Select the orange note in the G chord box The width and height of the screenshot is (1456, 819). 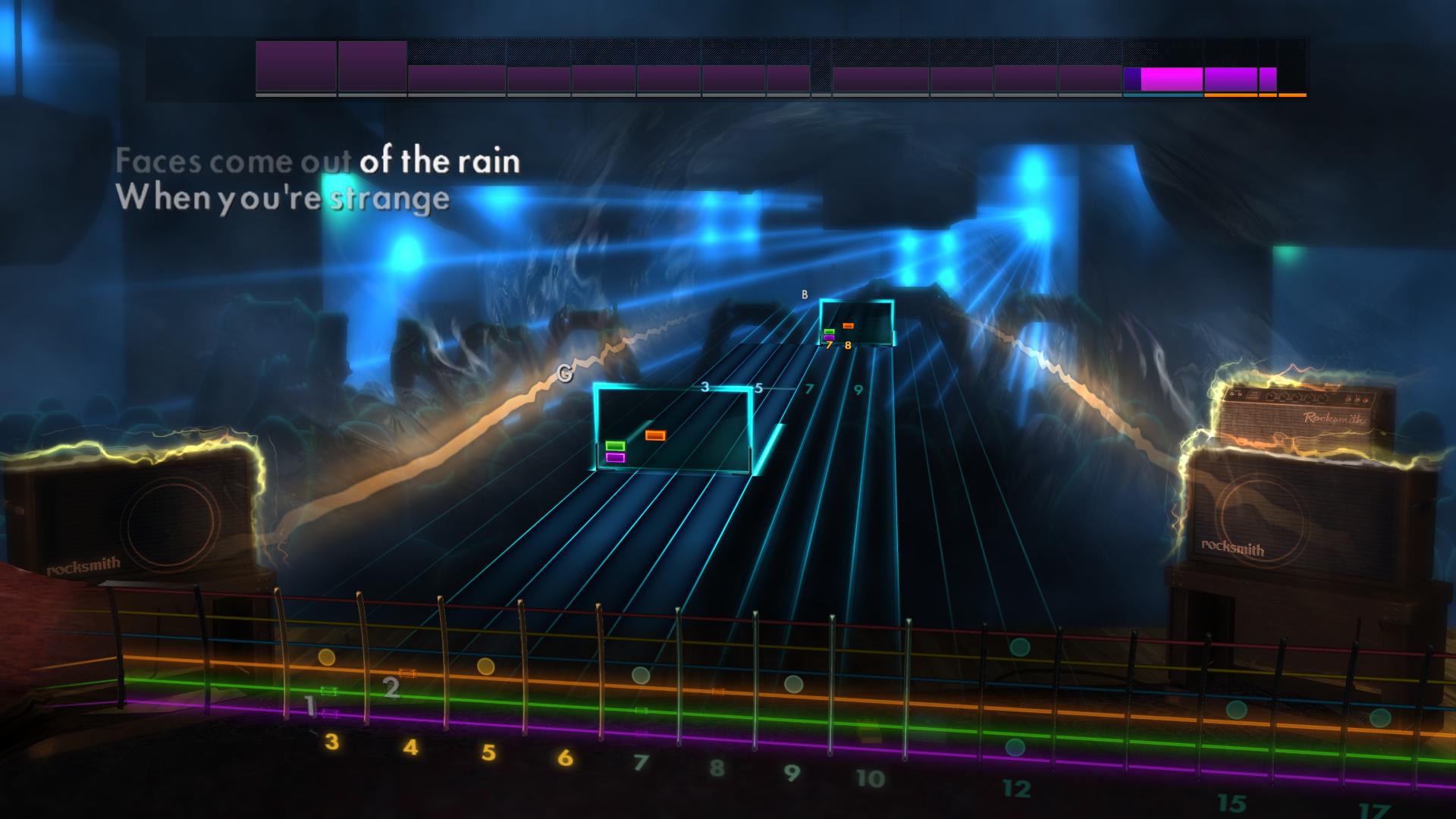(x=655, y=435)
